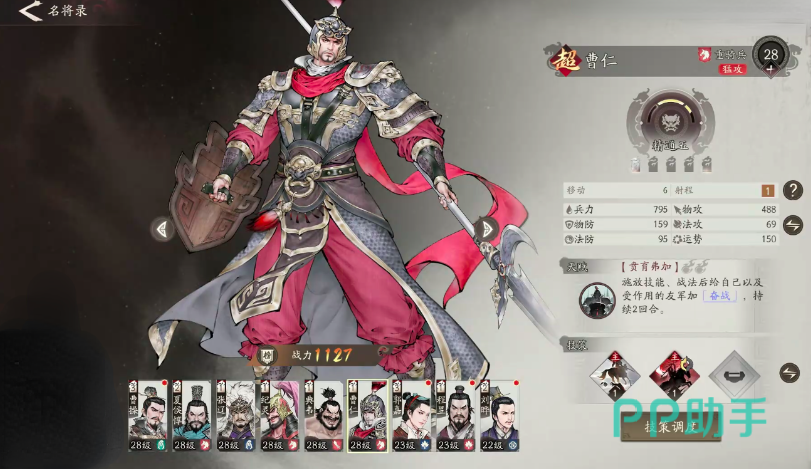
Task: Go back from the 名将录 screen
Action: (x=30, y=12)
